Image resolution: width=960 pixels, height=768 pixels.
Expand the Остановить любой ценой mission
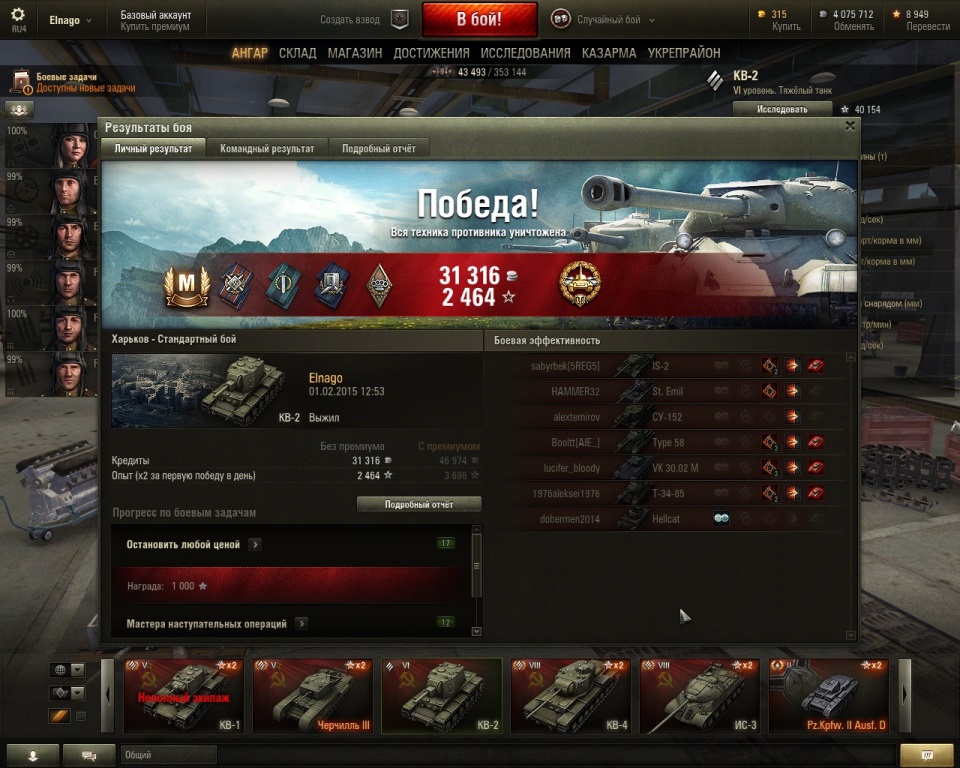(x=256, y=545)
